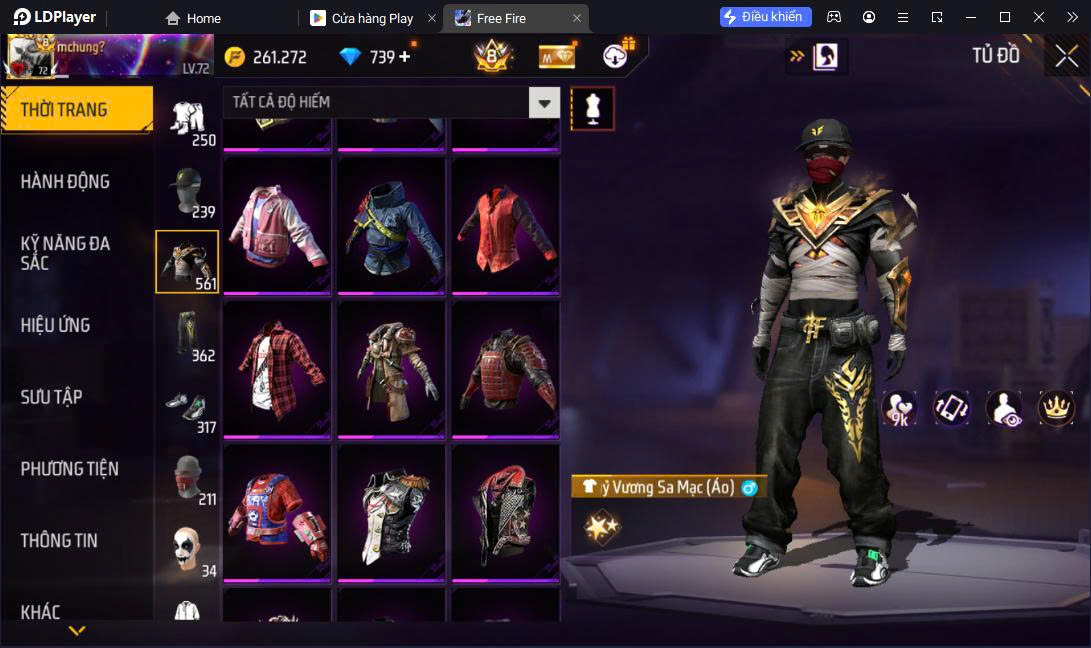1091x648 pixels.
Task: Show the Phương Tiện vehicles tab
Action: [x=69, y=469]
